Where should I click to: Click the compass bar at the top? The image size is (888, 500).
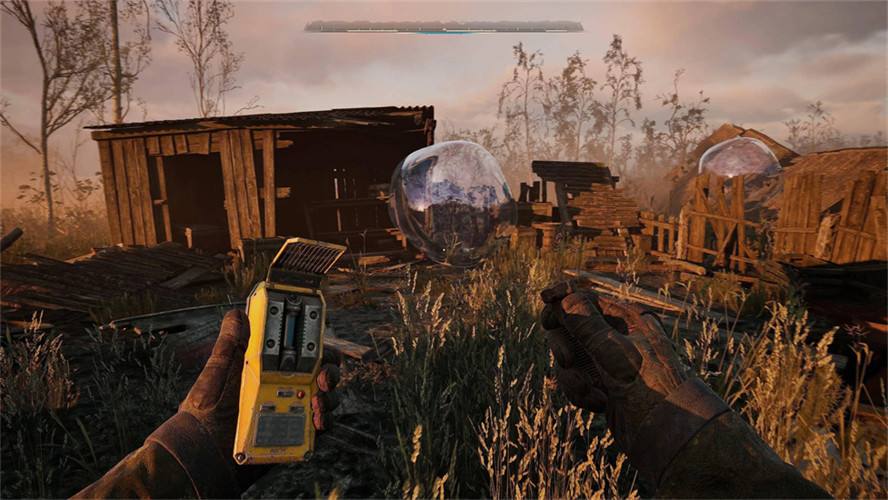[443, 26]
